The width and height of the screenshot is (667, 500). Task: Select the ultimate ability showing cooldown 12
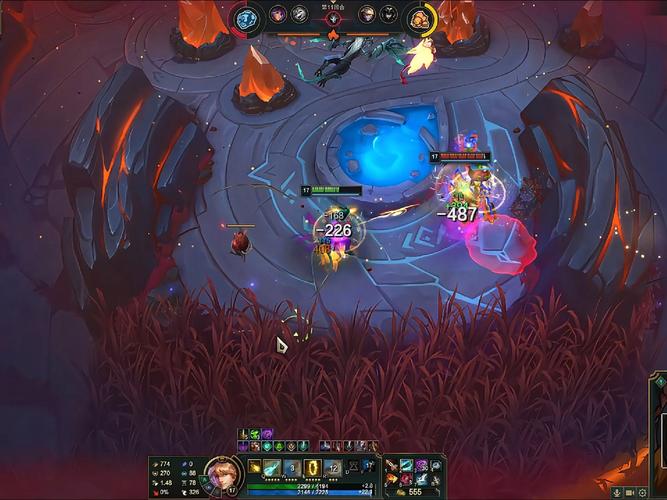[x=333, y=468]
